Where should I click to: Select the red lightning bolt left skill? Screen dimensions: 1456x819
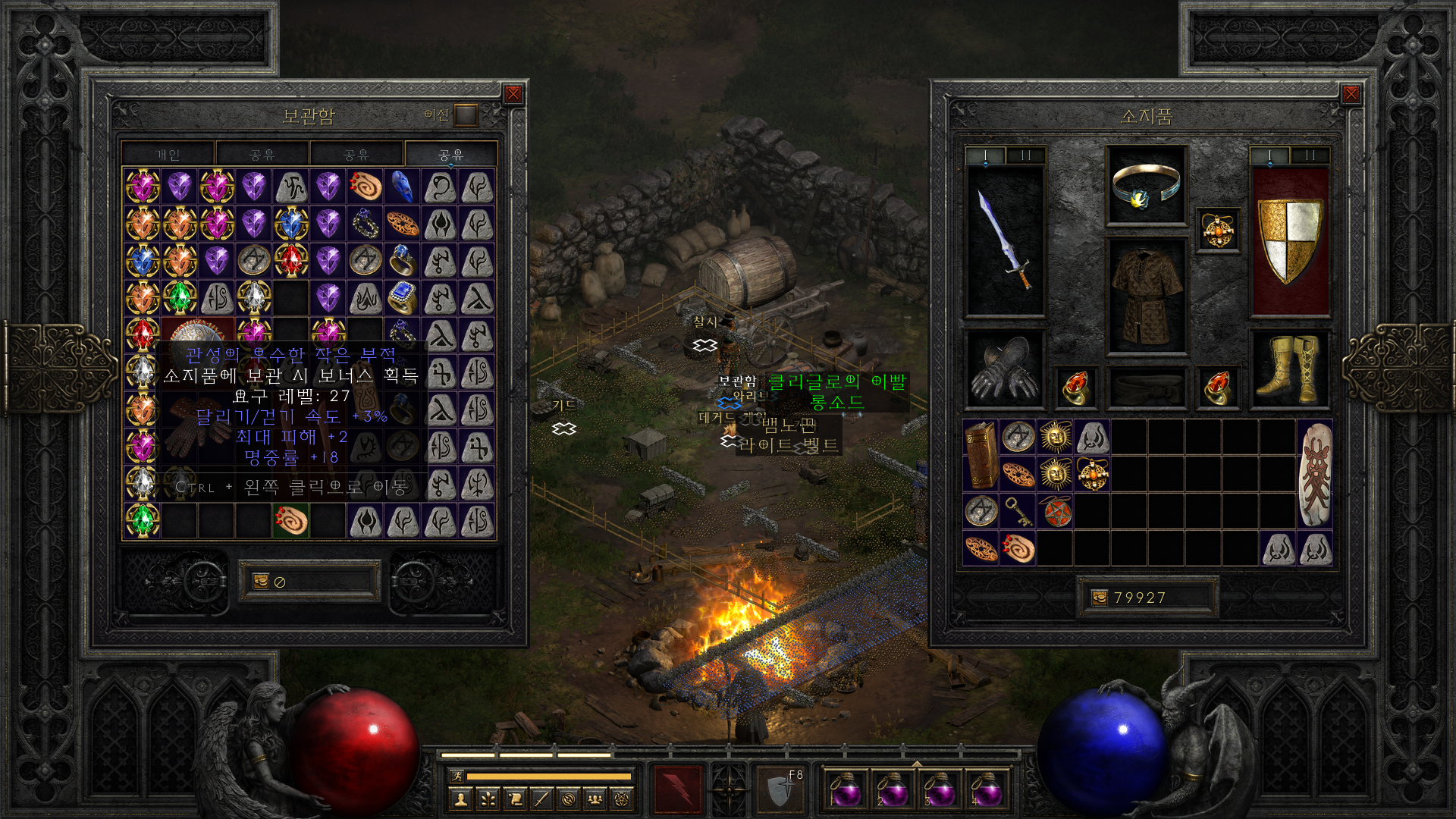tap(679, 789)
